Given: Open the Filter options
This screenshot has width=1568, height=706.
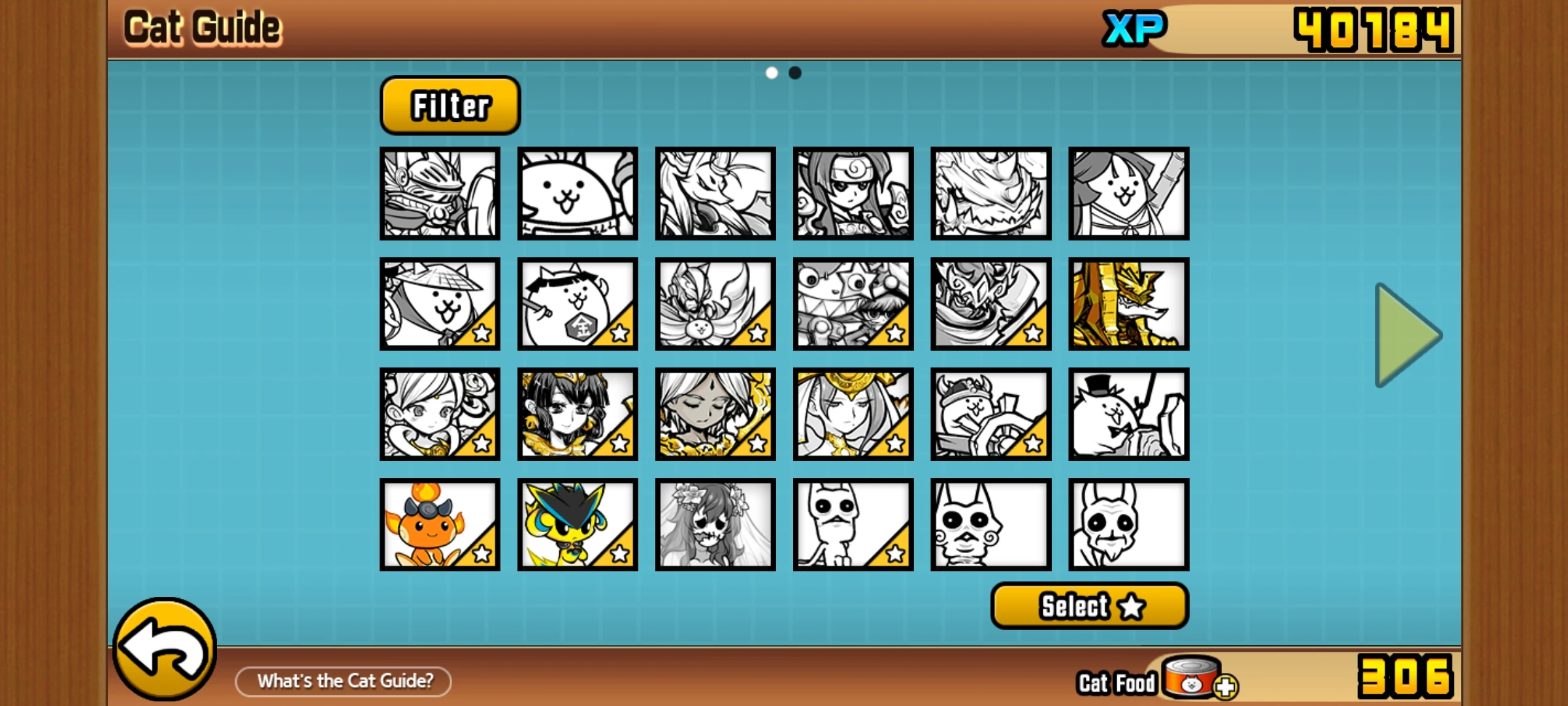Looking at the screenshot, I should (x=449, y=106).
